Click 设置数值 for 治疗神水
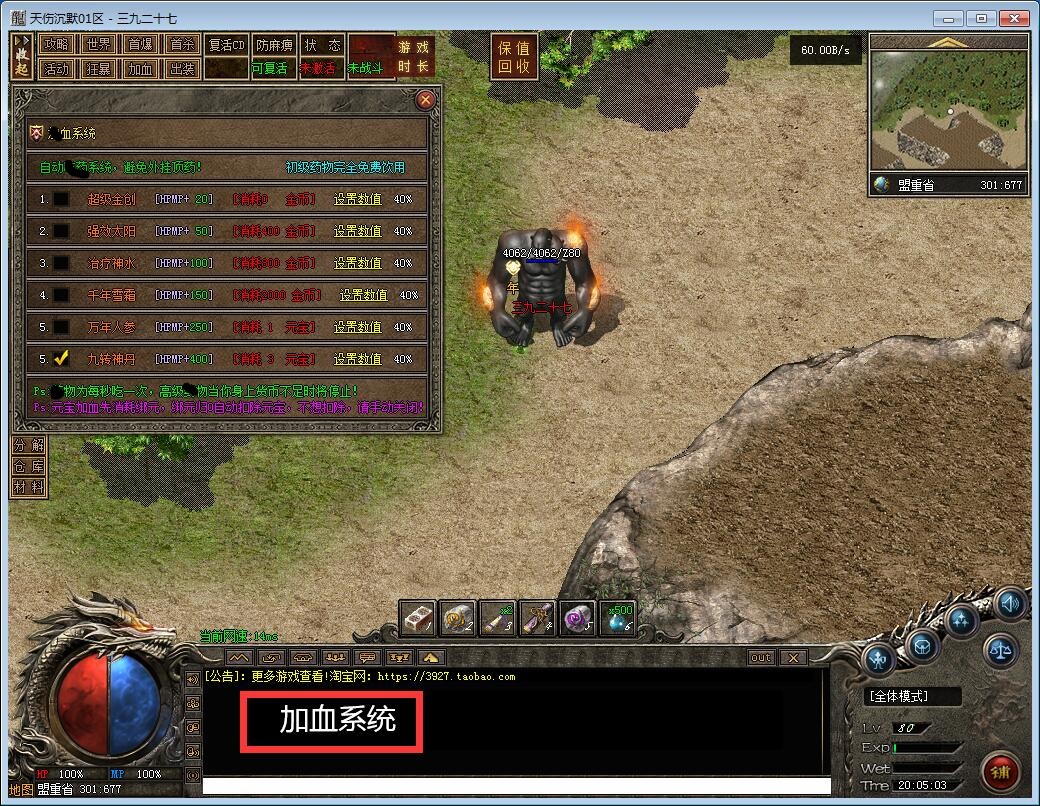Screen dimensions: 1040x806 [x=357, y=263]
